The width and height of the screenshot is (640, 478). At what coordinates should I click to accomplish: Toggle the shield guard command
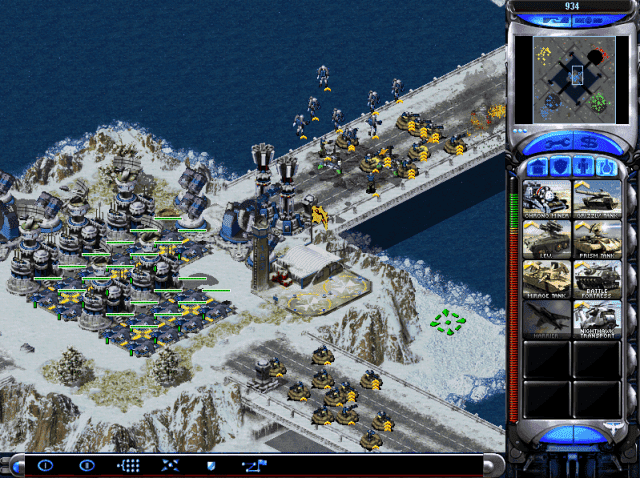pyautogui.click(x=210, y=465)
